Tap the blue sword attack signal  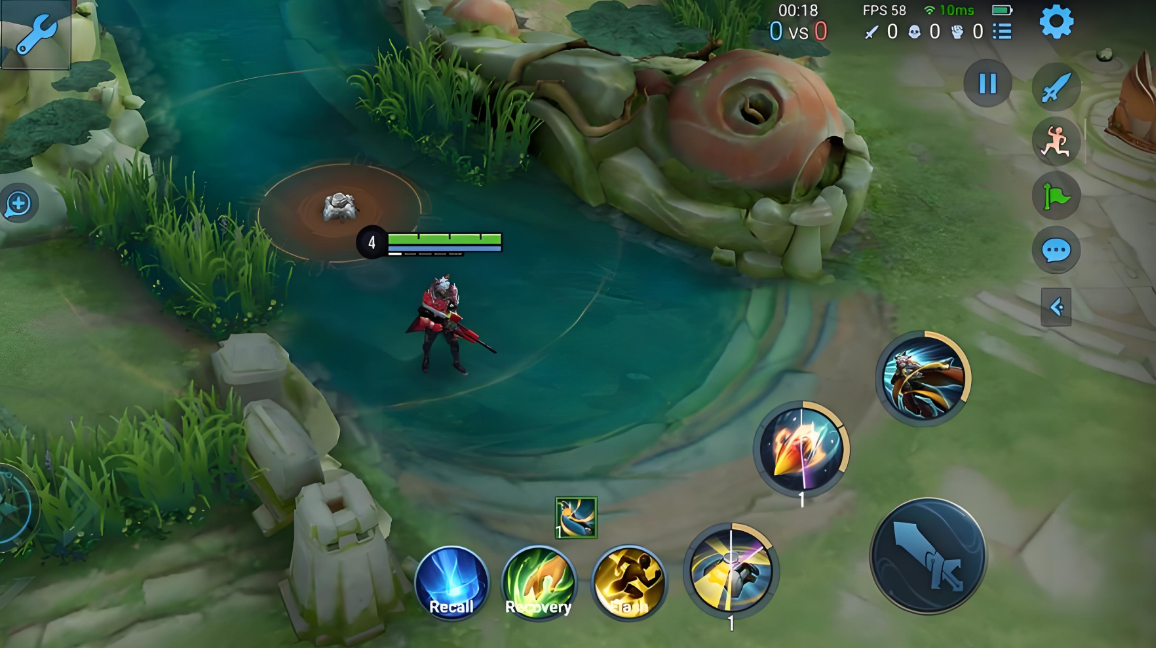1056,88
